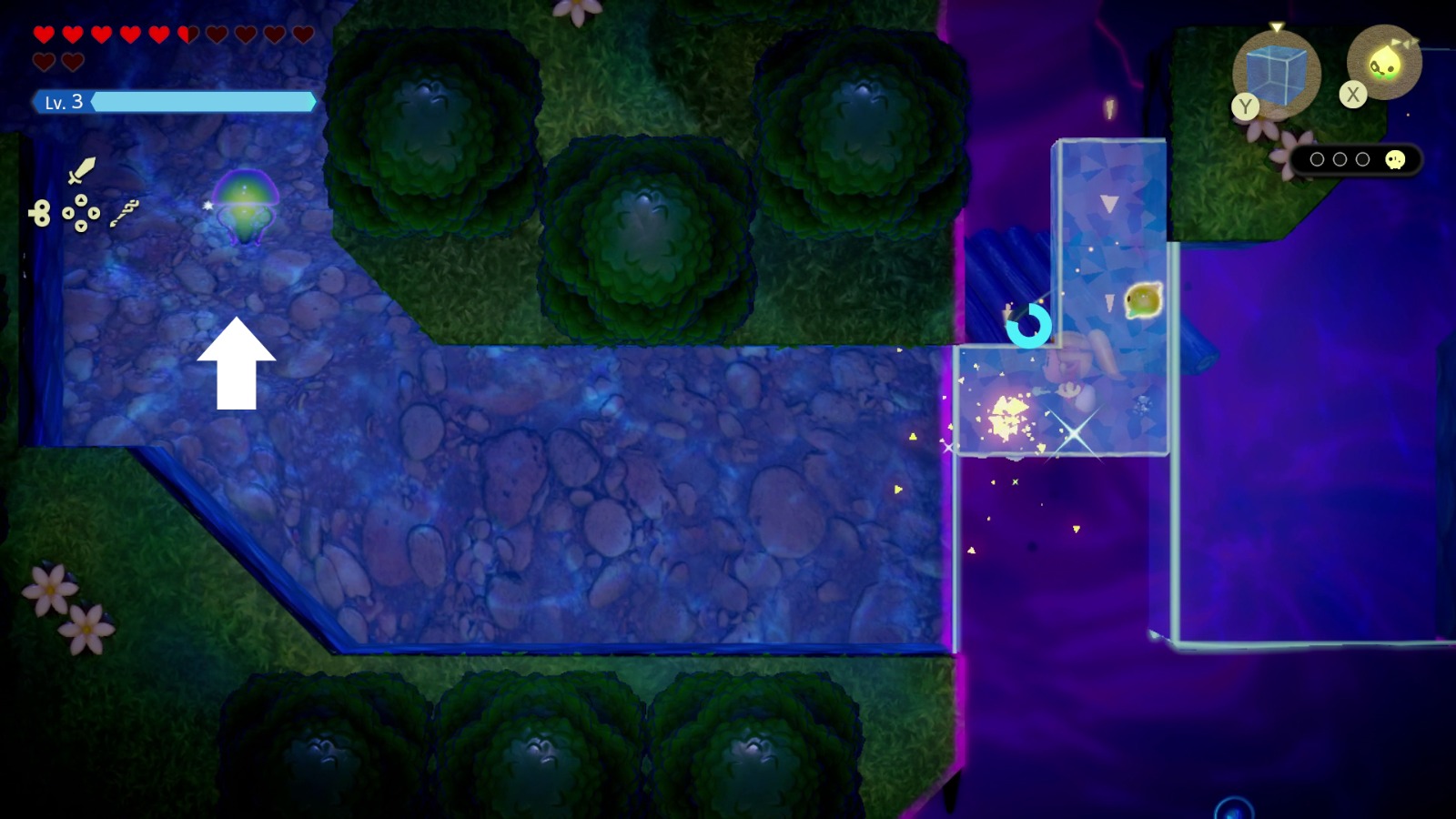Select the sword icon in the left HUD
1456x819 pixels.
tap(80, 171)
